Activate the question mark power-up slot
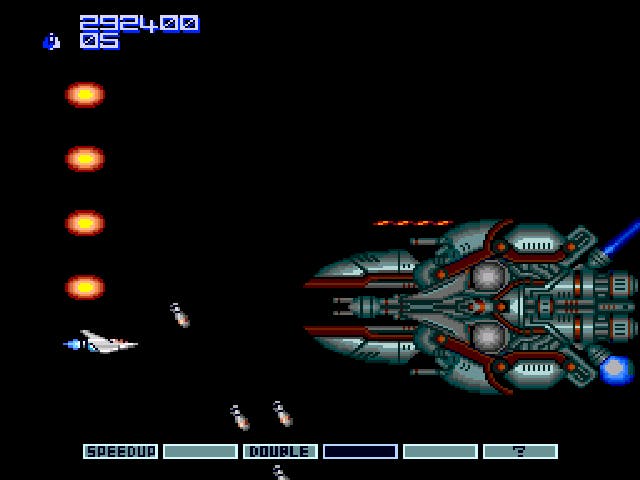 click(520, 452)
